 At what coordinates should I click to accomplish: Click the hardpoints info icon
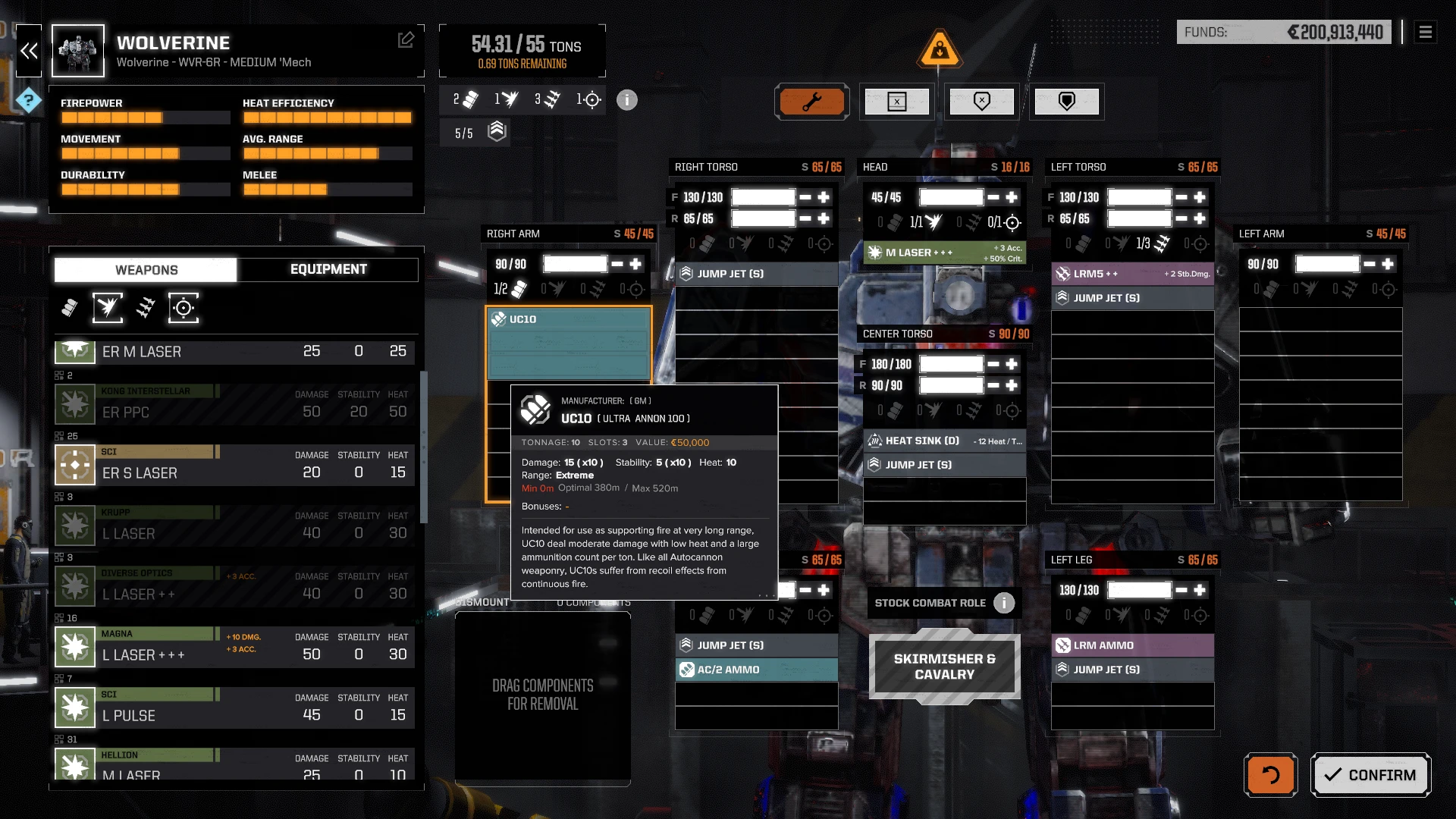point(626,99)
